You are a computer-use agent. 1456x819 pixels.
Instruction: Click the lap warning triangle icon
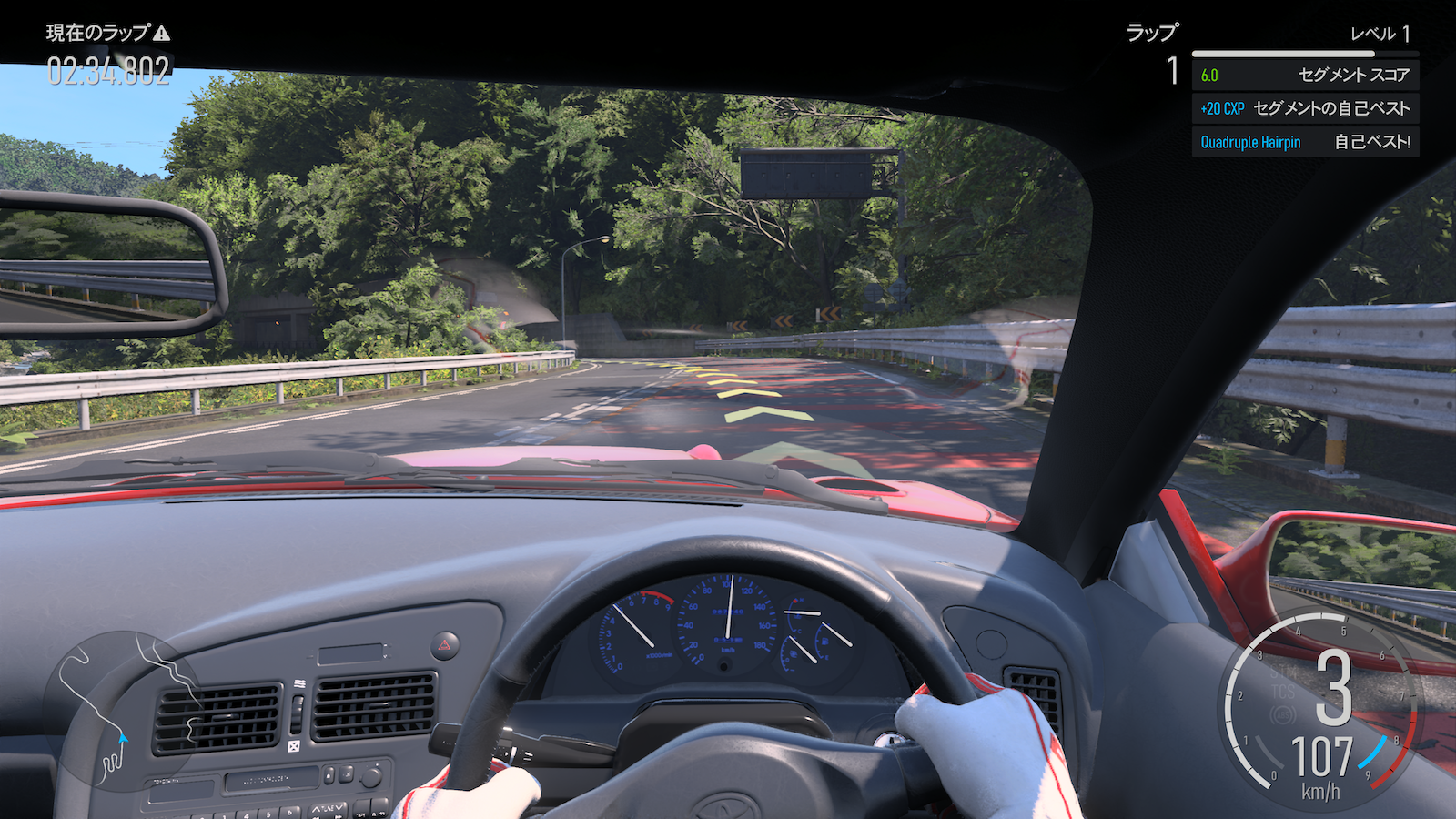click(x=162, y=34)
